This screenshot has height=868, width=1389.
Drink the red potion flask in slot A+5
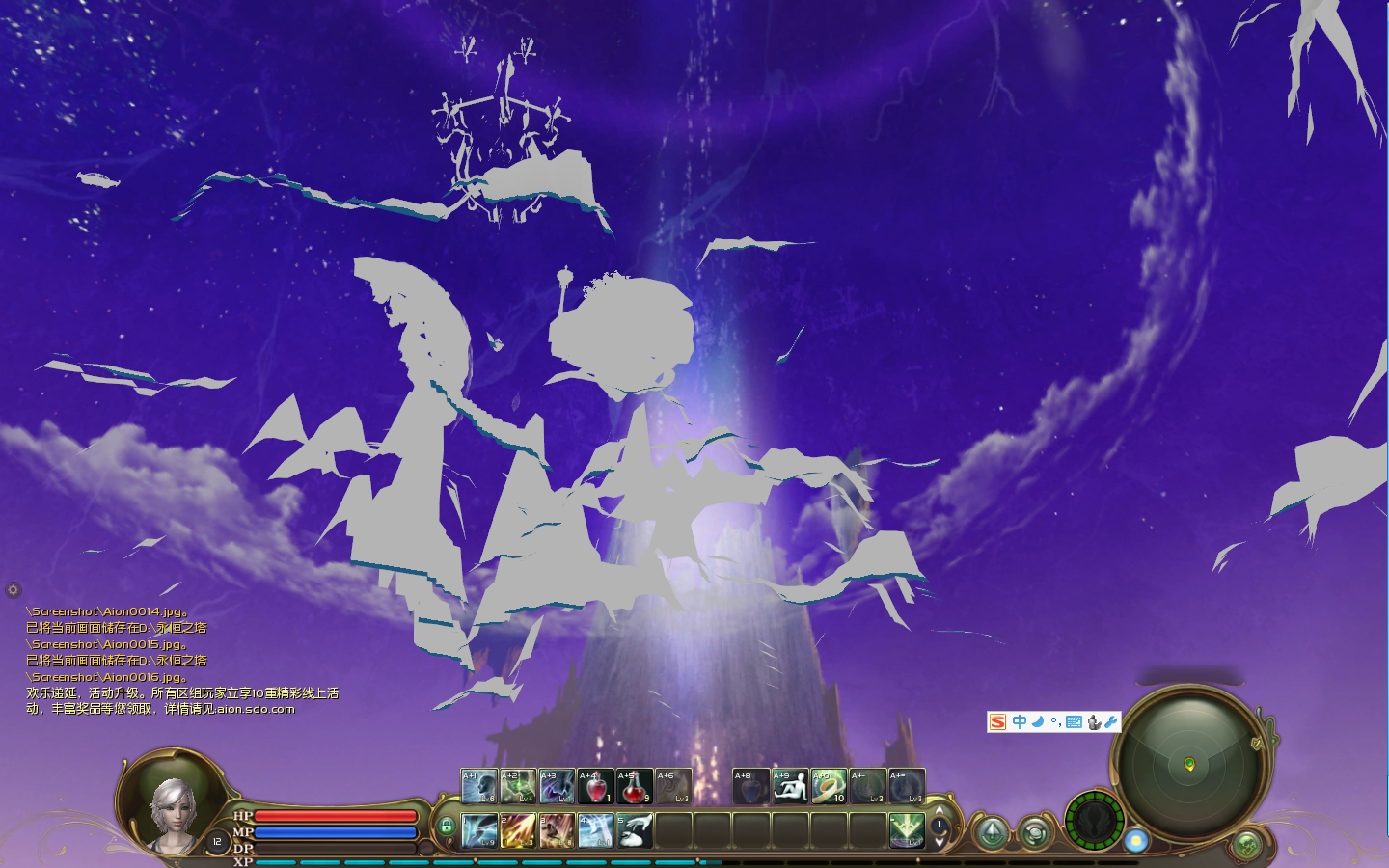(634, 787)
